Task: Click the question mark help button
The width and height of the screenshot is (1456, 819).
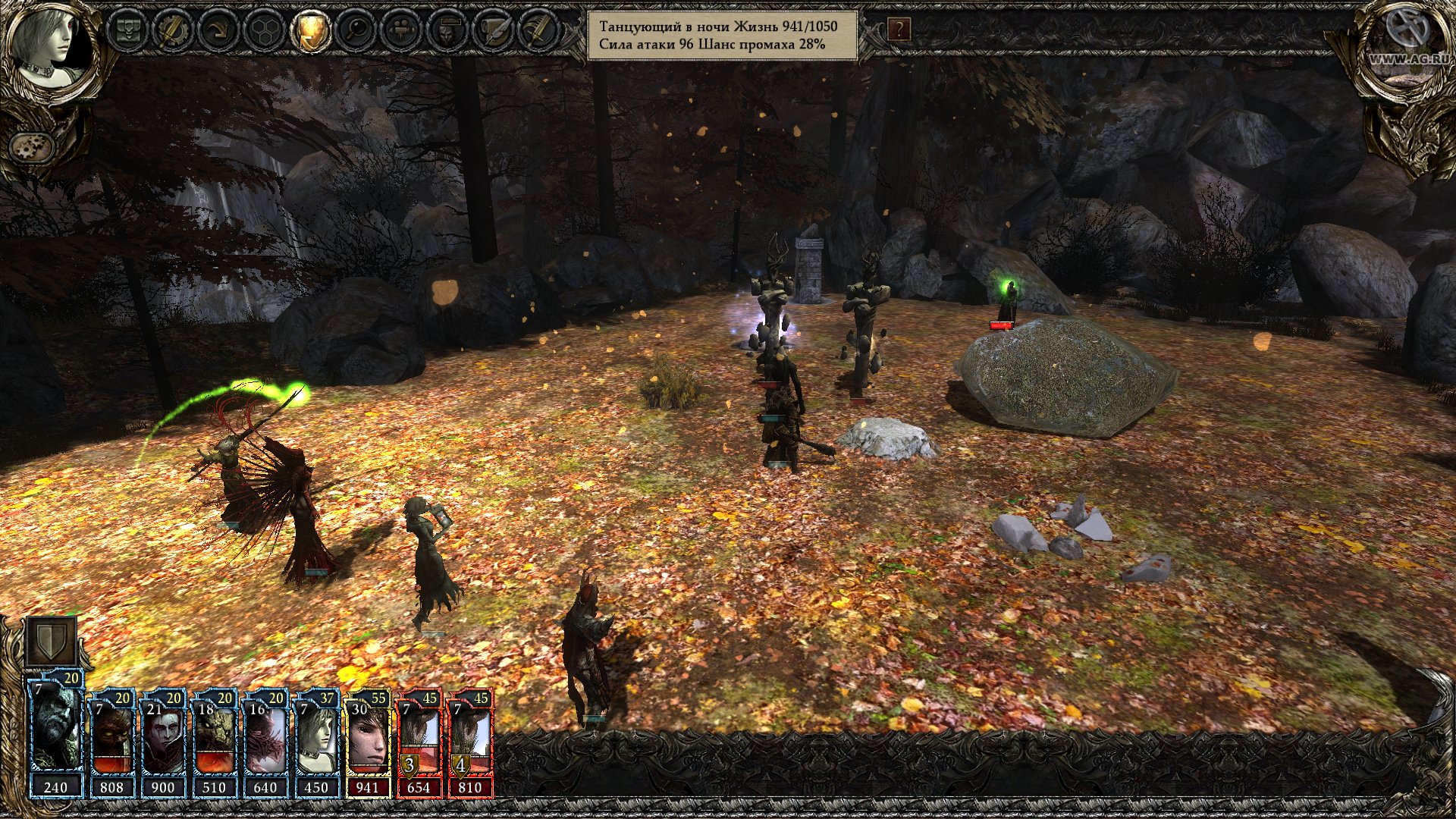Action: (x=899, y=30)
